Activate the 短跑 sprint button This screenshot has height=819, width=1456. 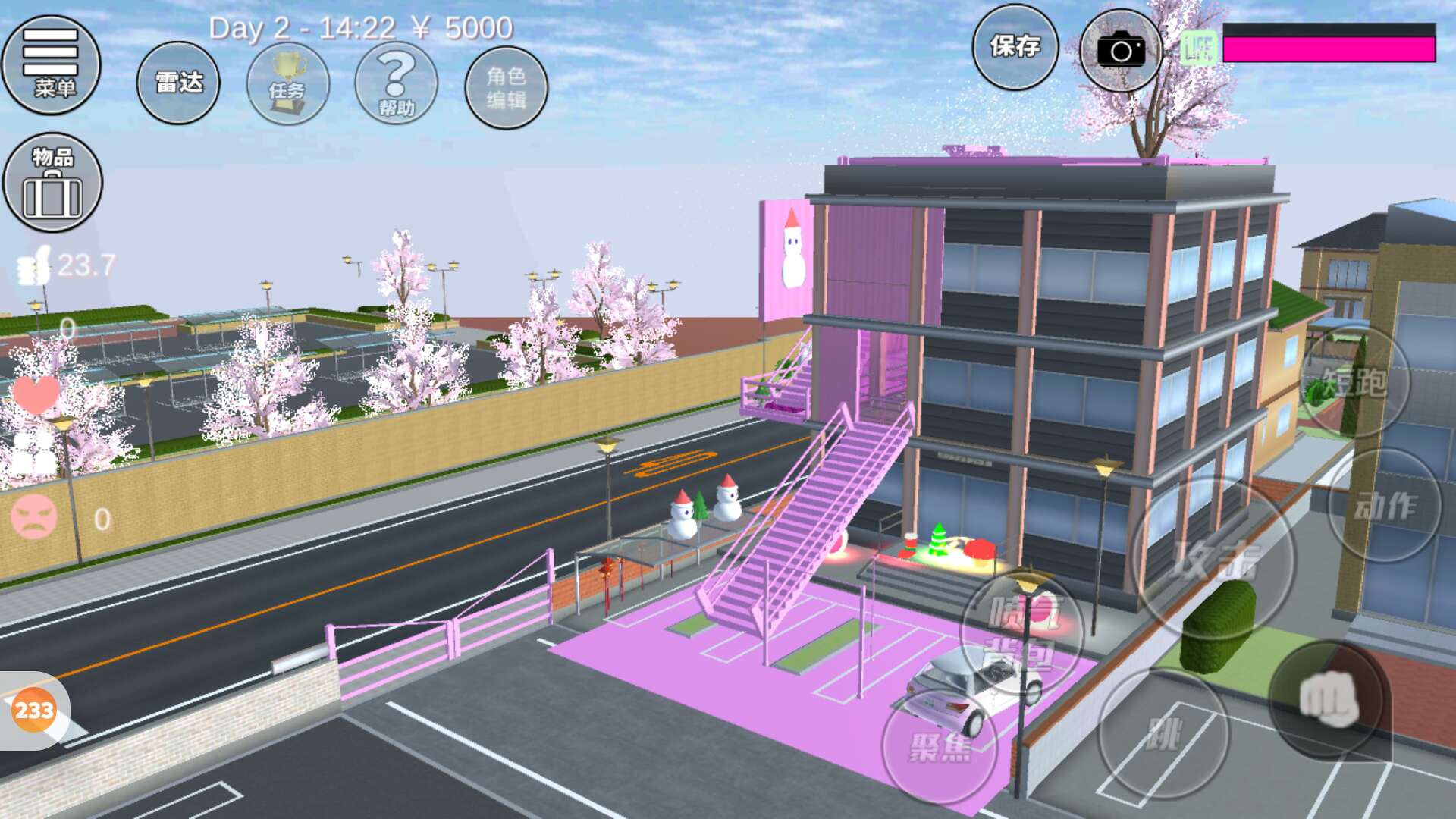[1355, 381]
